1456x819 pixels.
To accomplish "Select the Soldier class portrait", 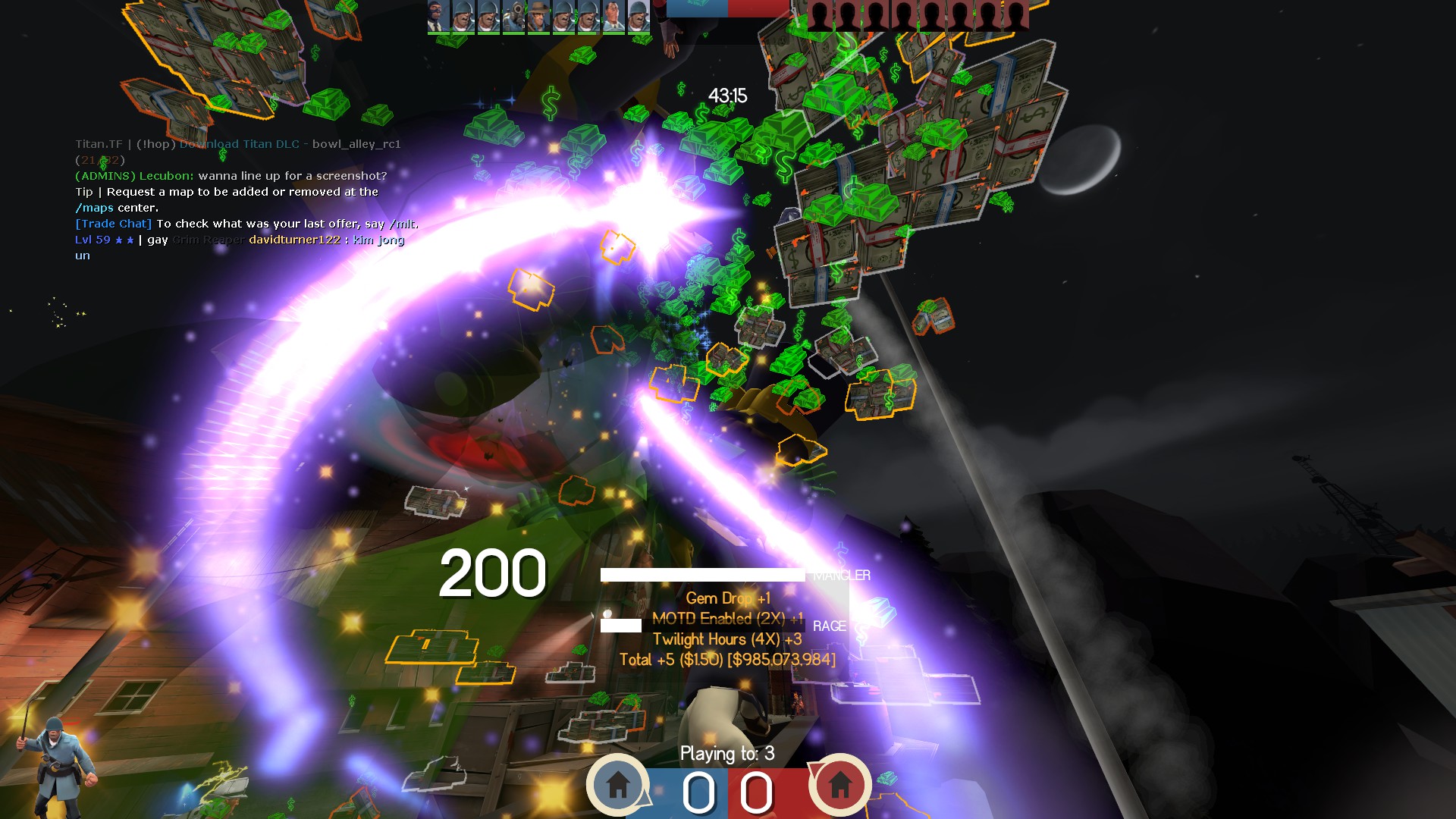I will coord(58,764).
